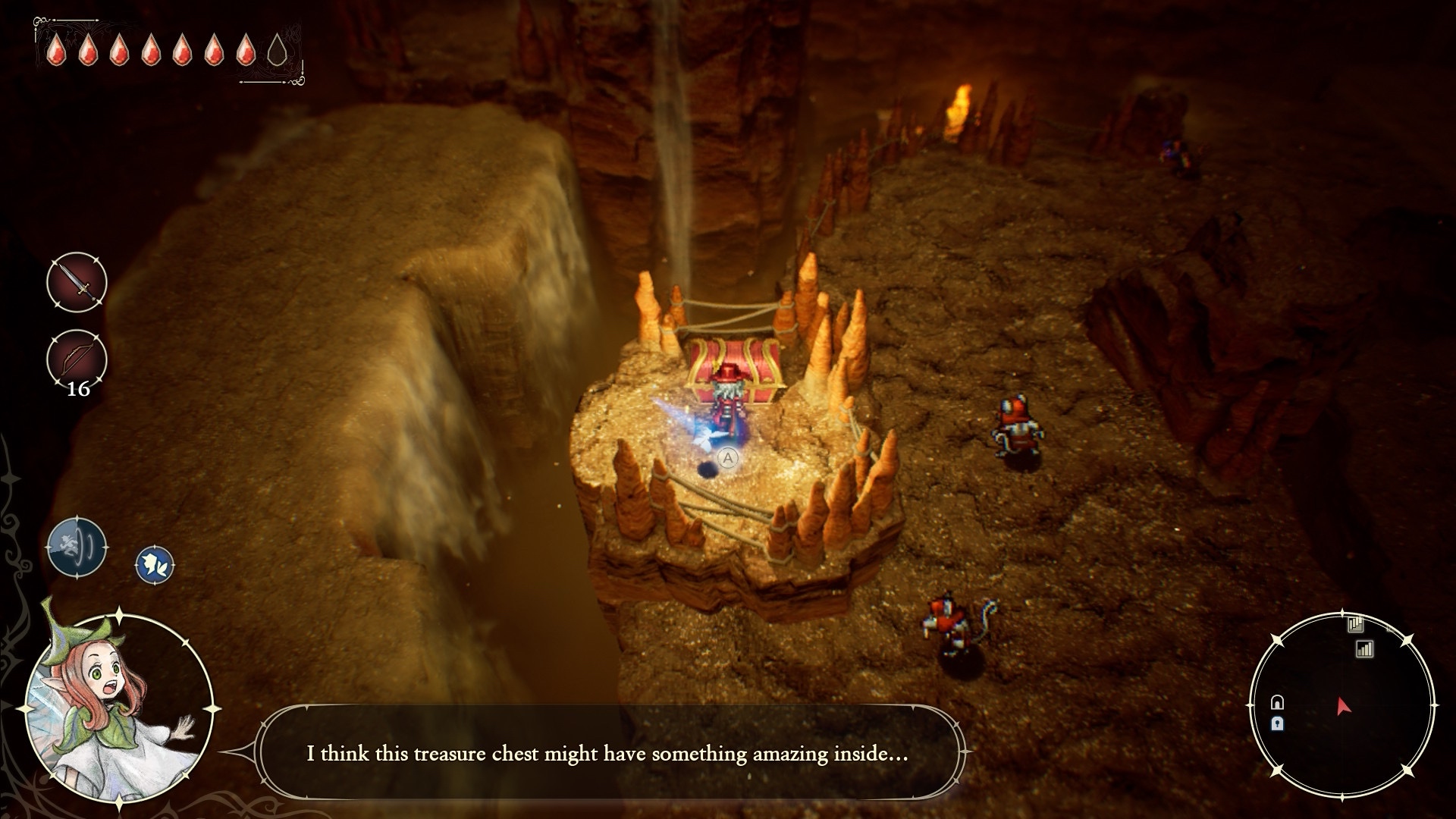This screenshot has width=1456, height=819.
Task: Click the red player arrow on minimap
Action: pyautogui.click(x=1343, y=707)
